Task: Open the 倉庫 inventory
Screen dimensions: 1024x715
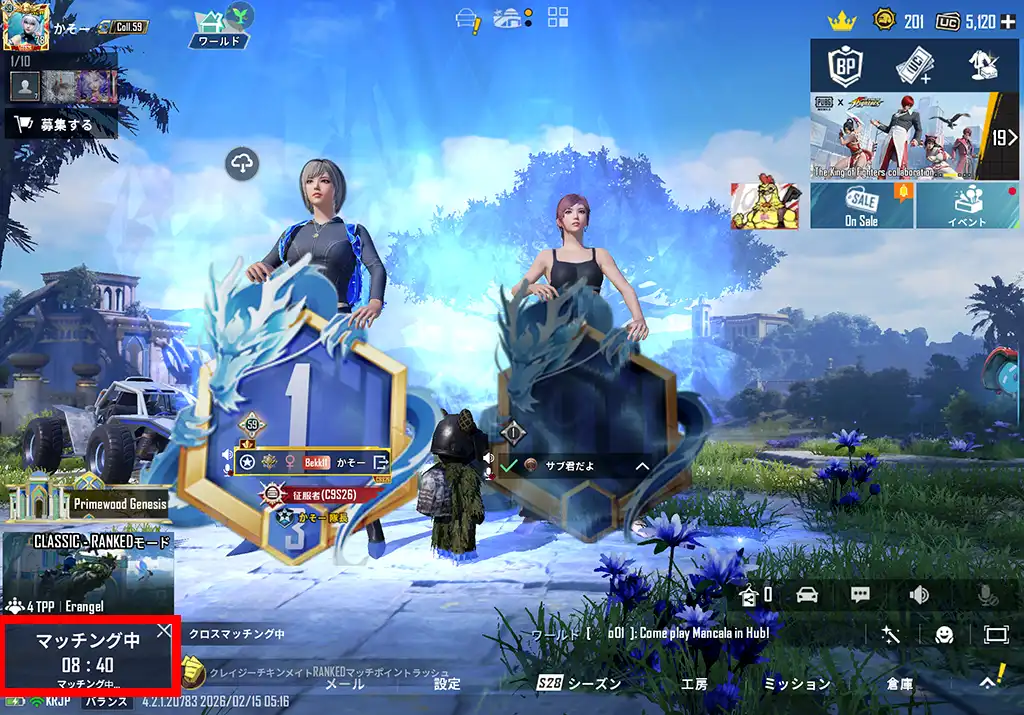Action: tap(899, 684)
